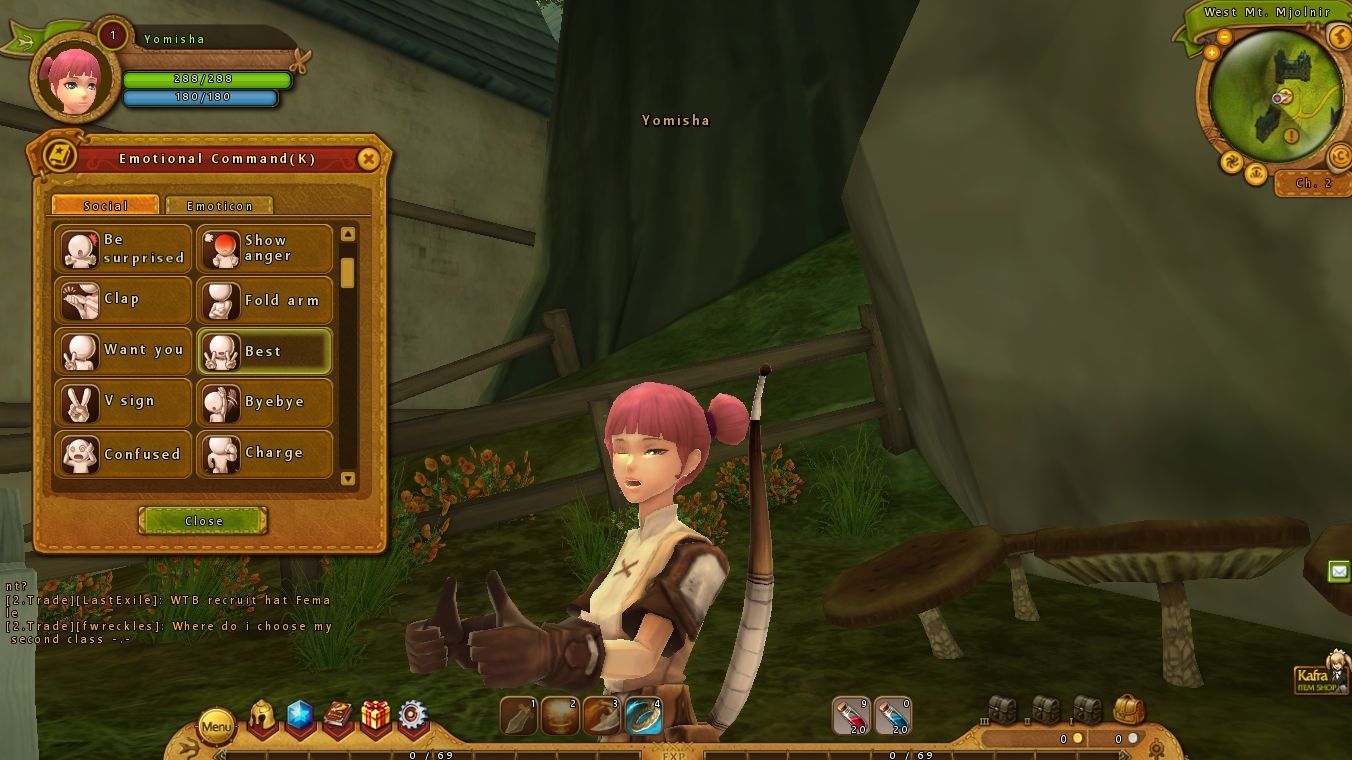Use the V sign emote
Viewport: 1352px width, 760px height.
(122, 402)
